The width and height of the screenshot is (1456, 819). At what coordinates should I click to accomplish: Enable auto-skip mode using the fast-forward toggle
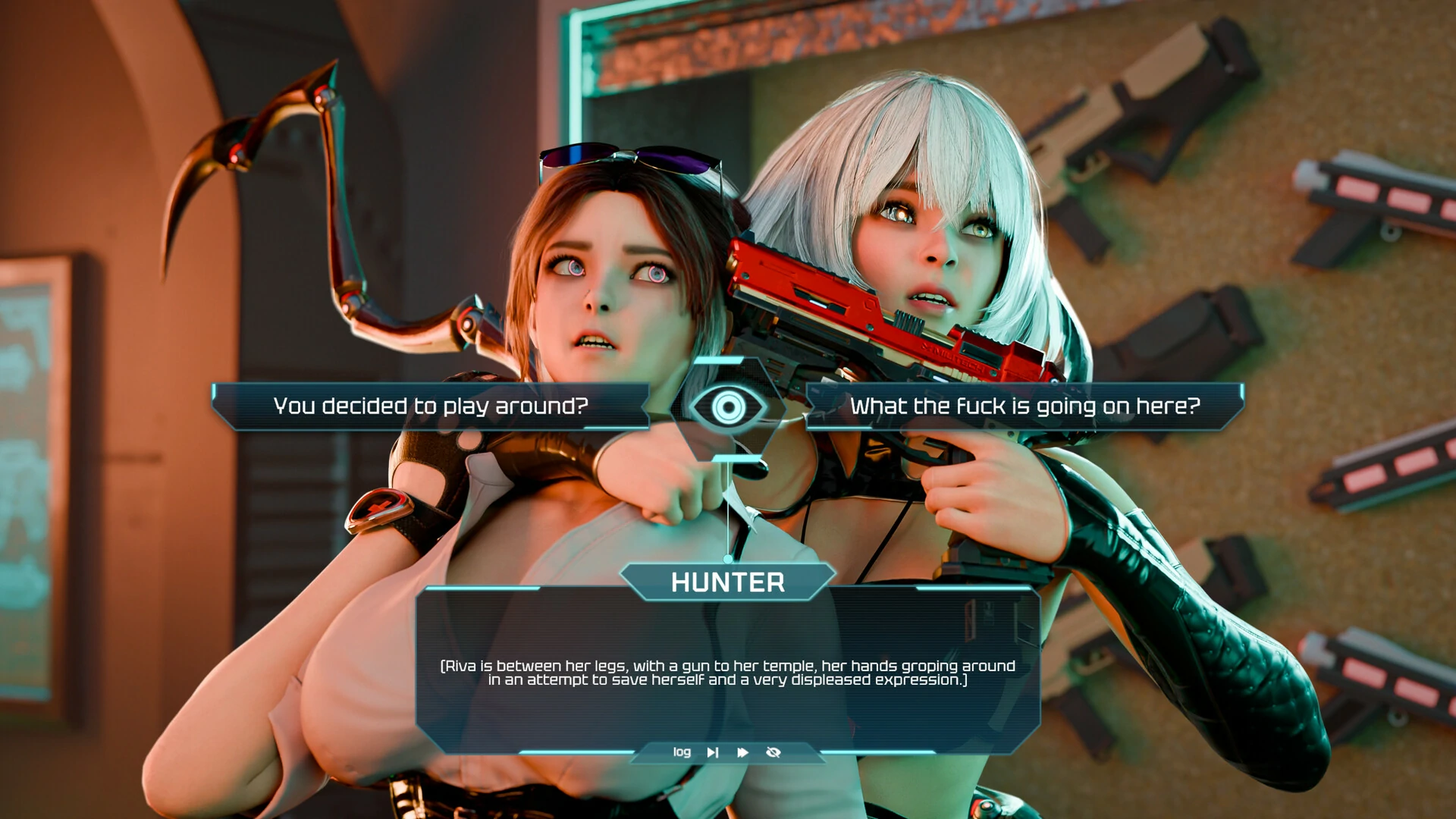tap(742, 752)
